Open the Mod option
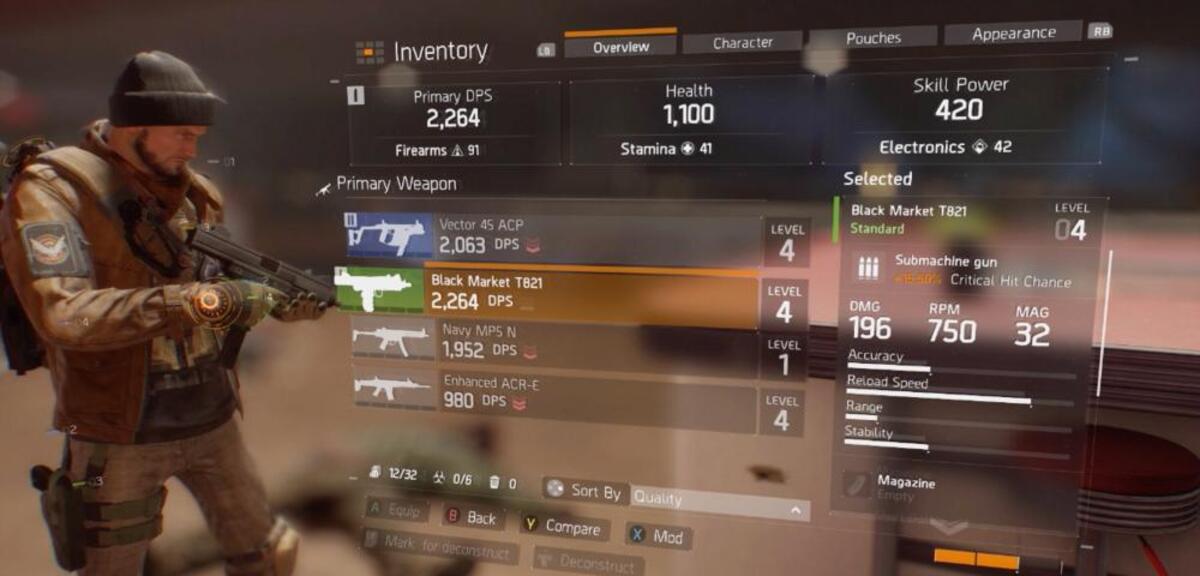 pos(658,536)
